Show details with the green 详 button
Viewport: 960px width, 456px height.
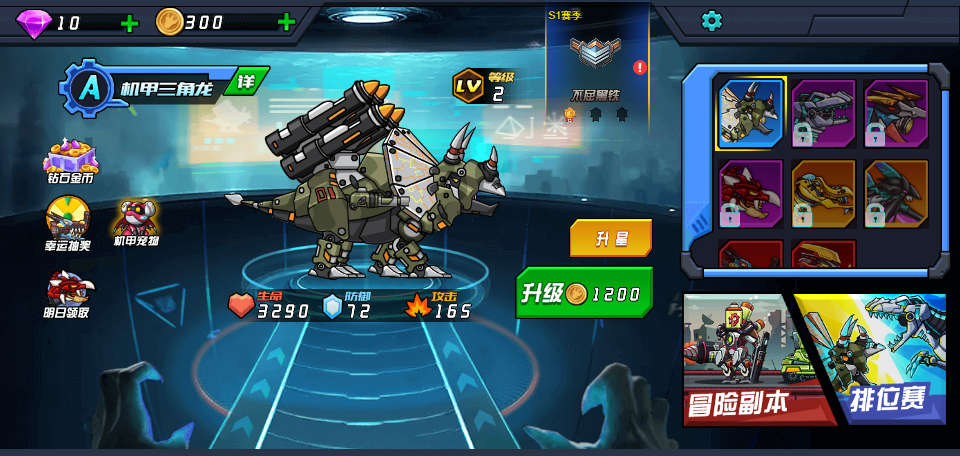[x=245, y=80]
